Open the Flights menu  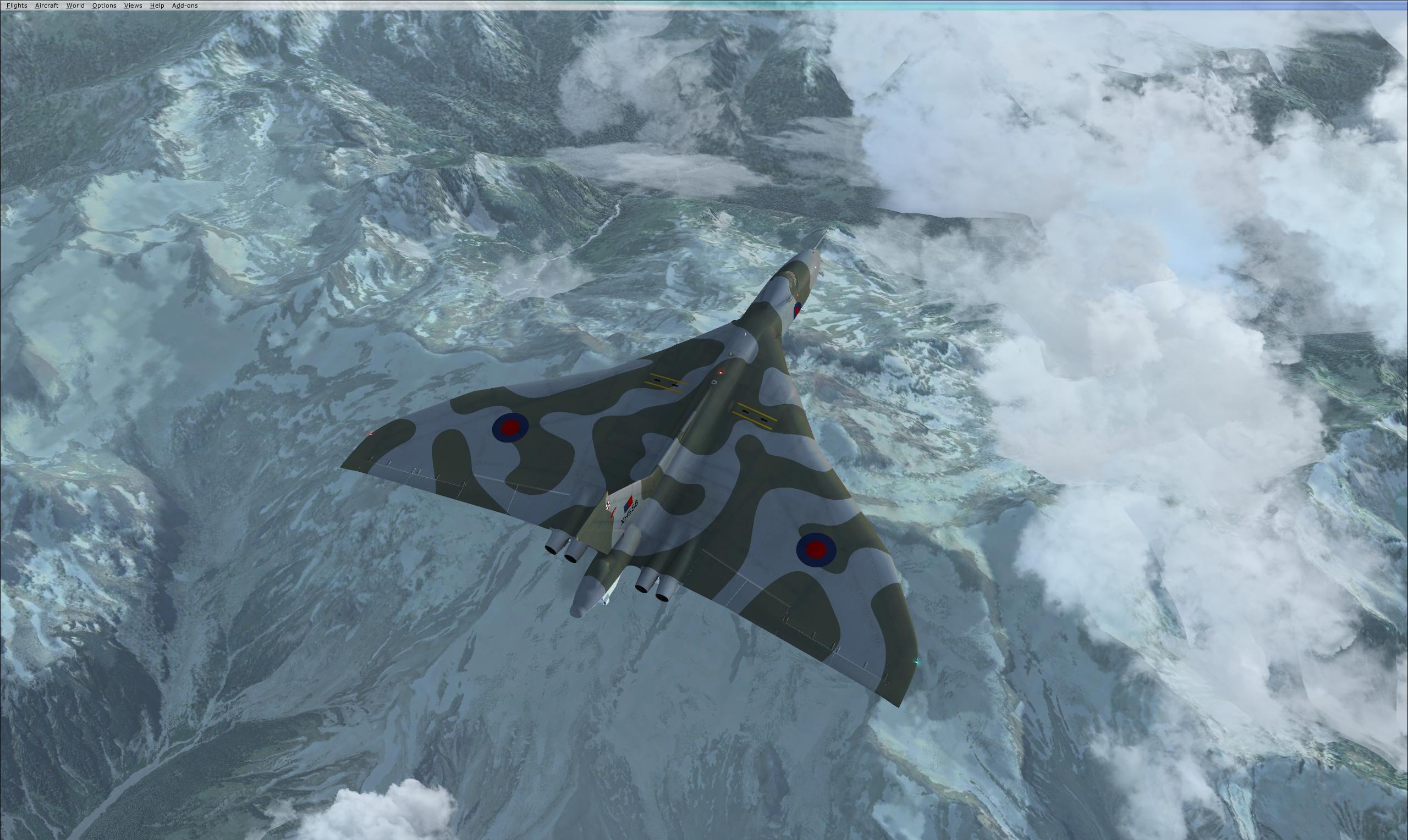tap(16, 5)
